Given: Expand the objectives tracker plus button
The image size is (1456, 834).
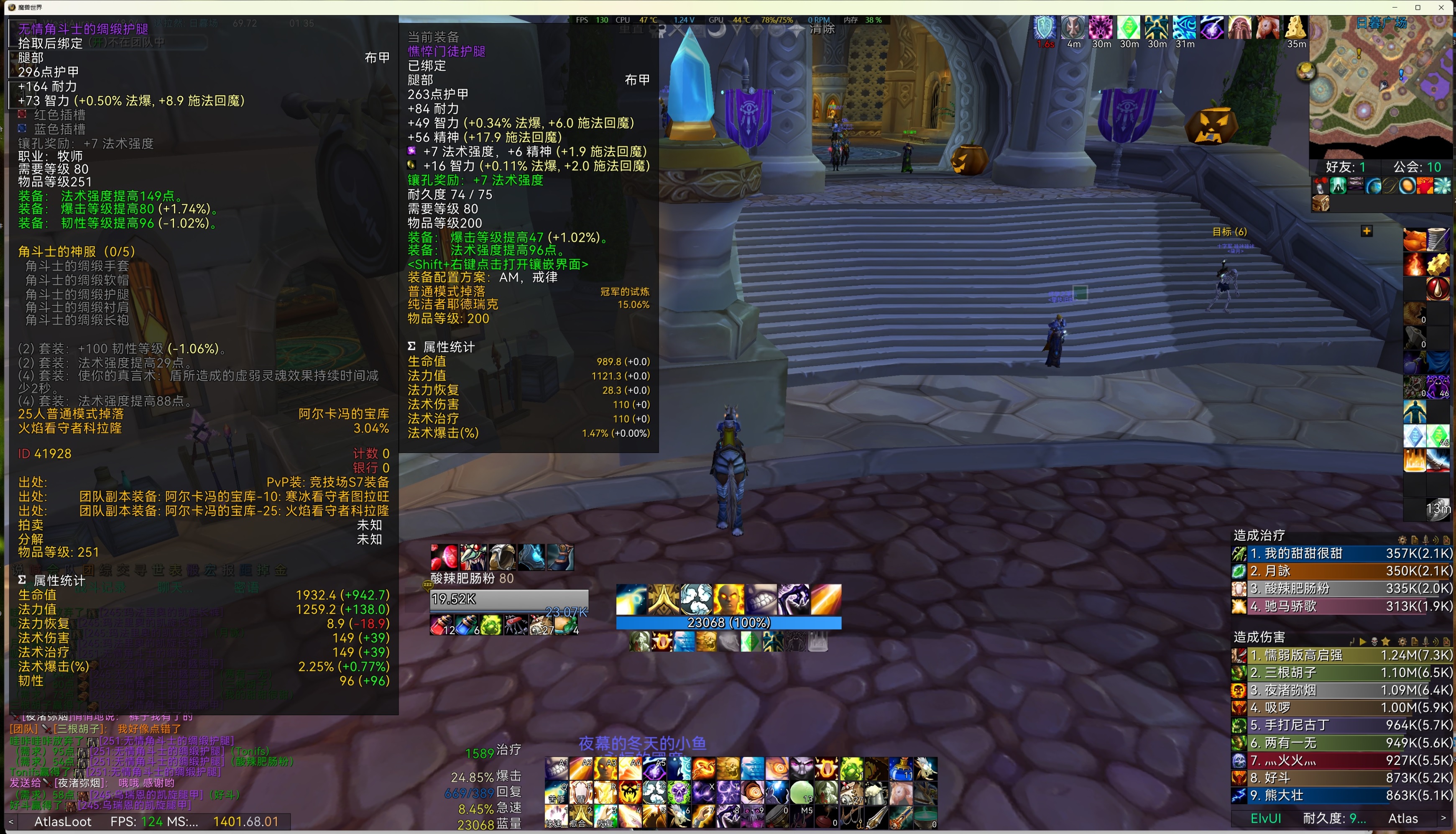Looking at the screenshot, I should coord(1367,231).
